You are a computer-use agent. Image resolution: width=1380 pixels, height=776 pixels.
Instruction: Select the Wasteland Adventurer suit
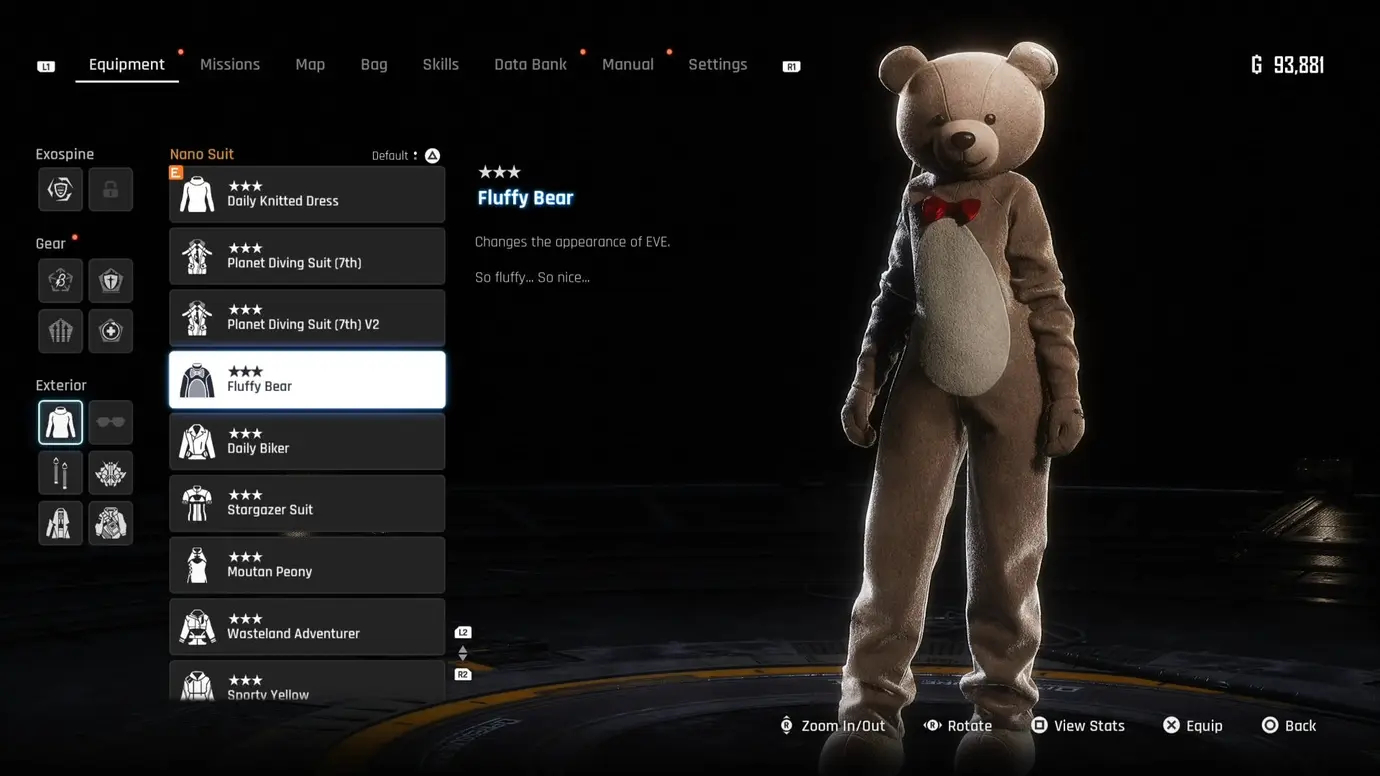click(x=307, y=627)
